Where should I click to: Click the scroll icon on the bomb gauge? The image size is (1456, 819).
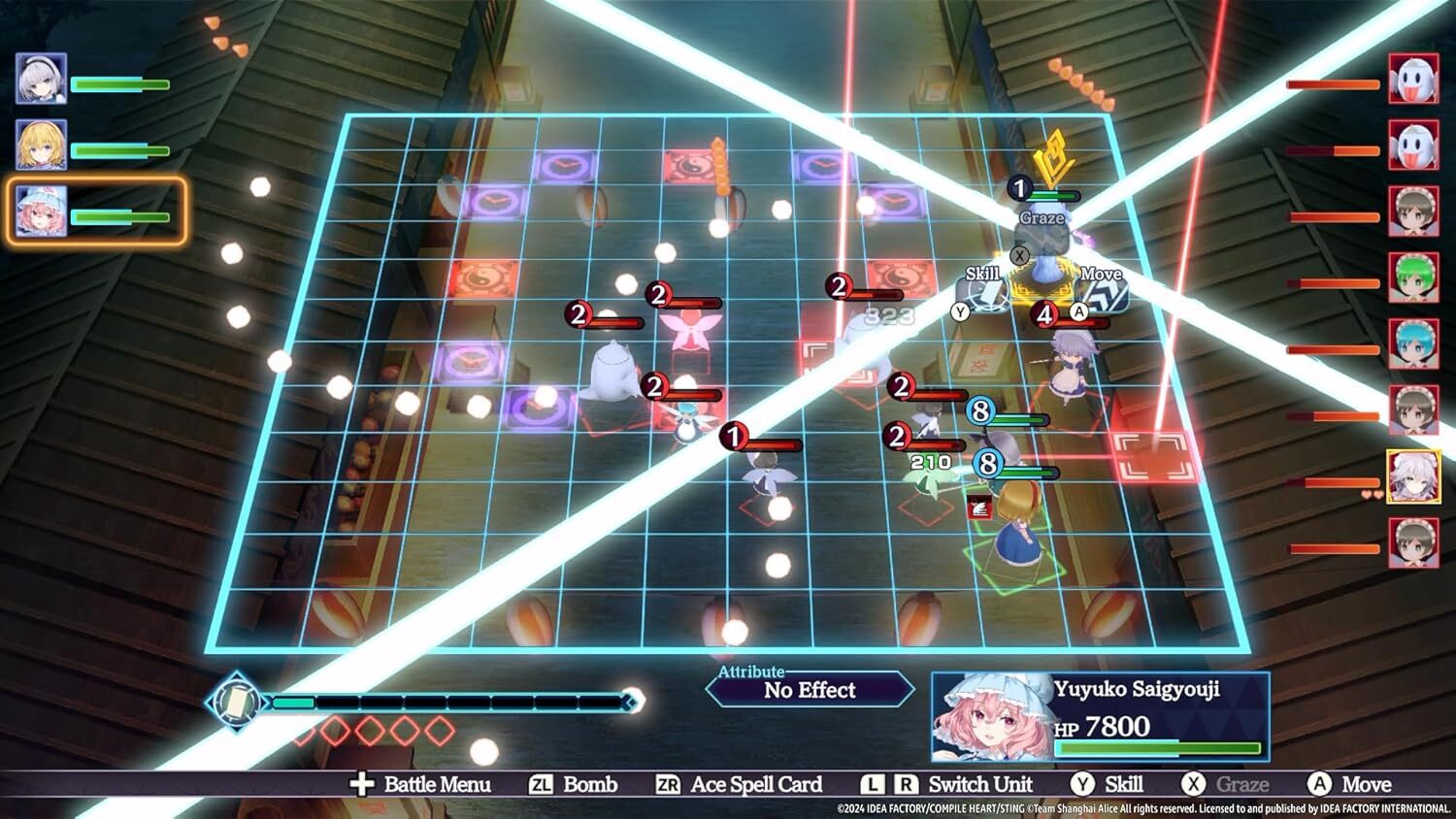234,702
